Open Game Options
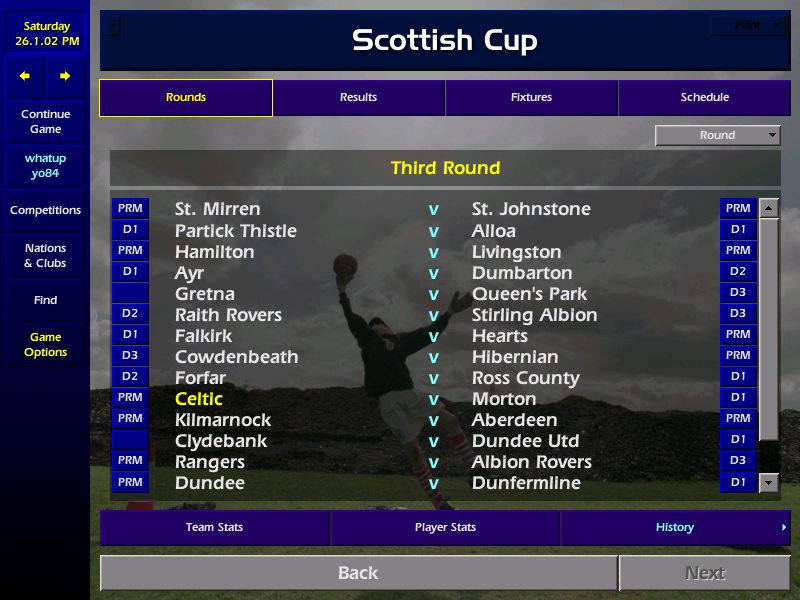Screen dimensions: 800x600 pos(45,345)
